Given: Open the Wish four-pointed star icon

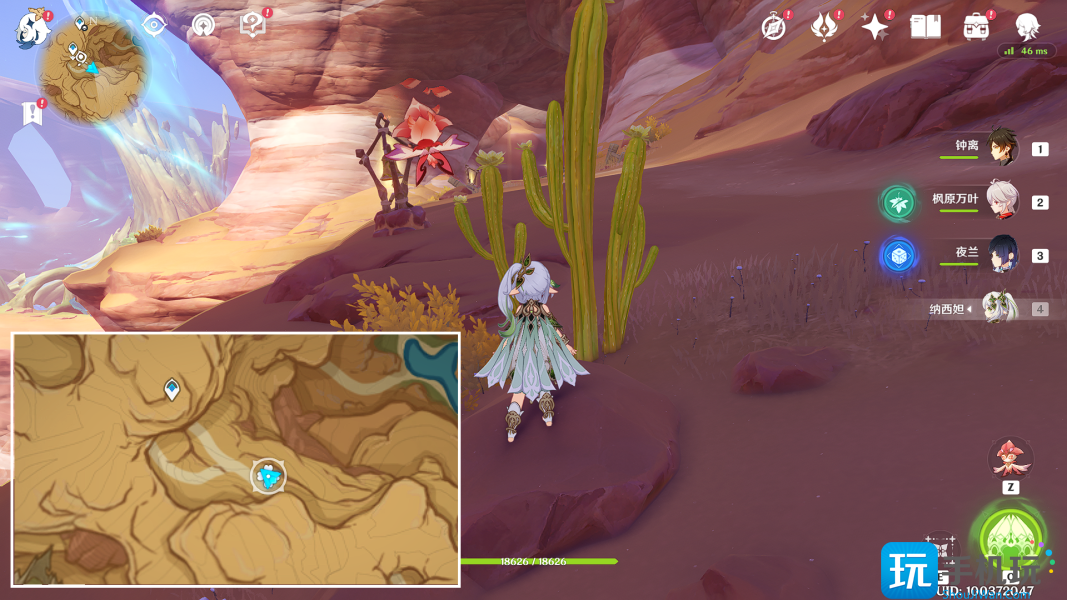Looking at the screenshot, I should click(x=875, y=27).
